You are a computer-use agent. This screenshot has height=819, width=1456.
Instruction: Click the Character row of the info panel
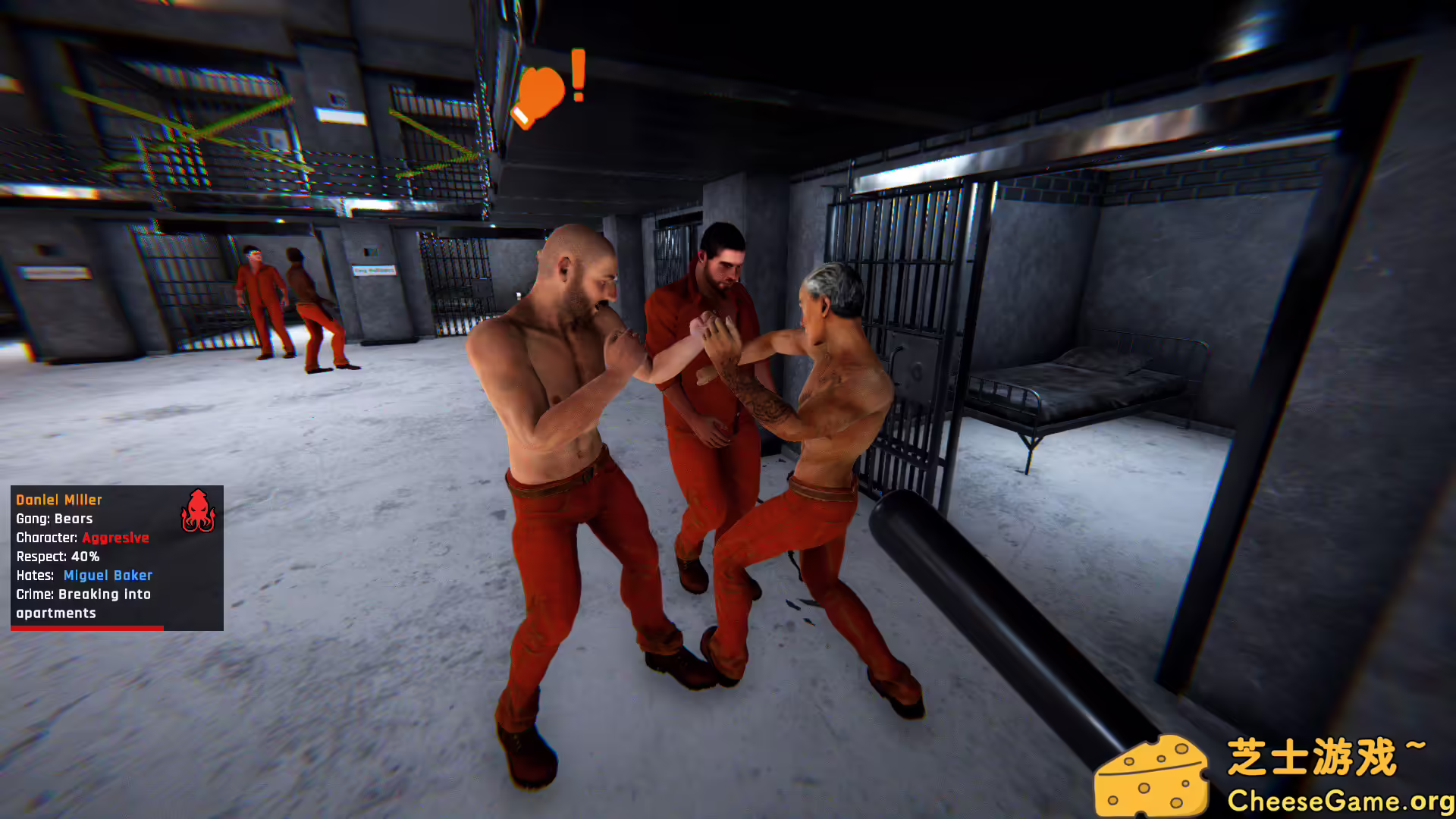point(48,538)
